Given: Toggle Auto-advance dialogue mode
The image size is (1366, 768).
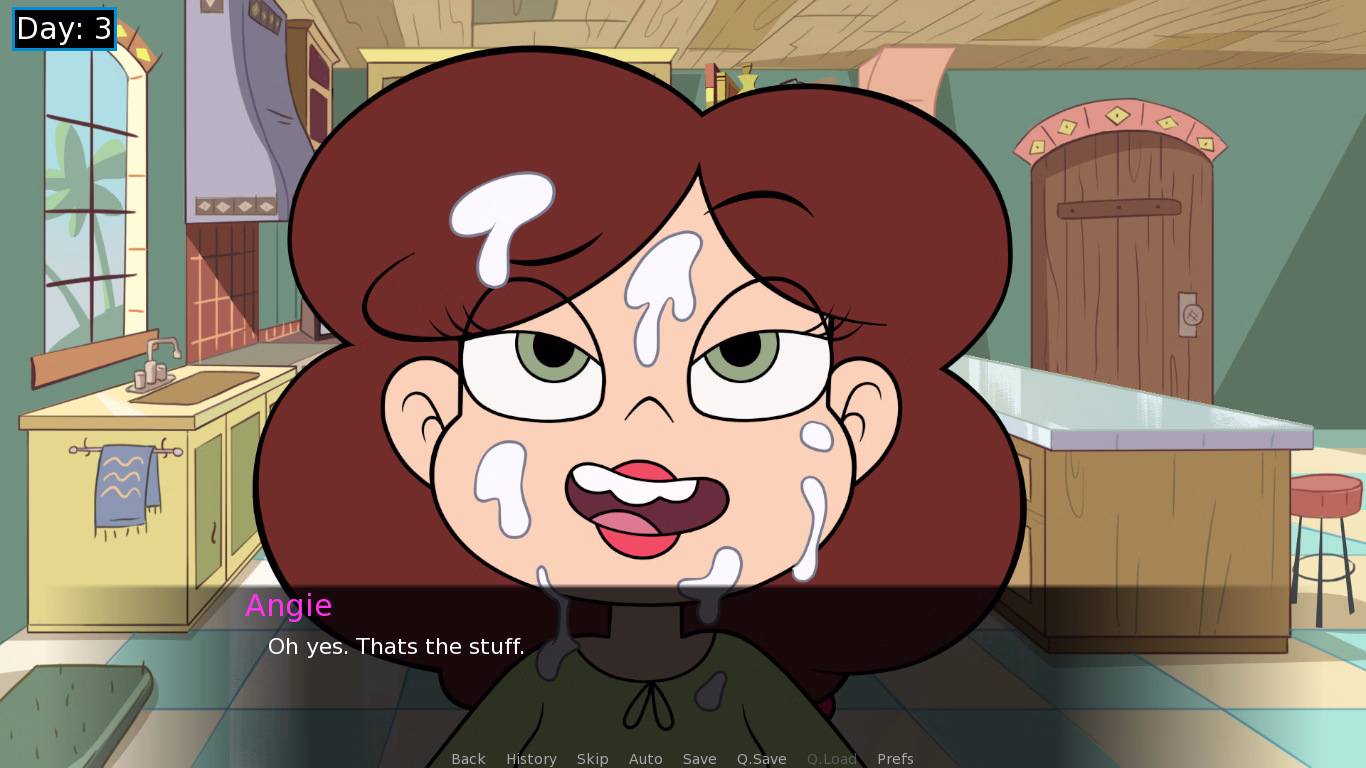Looking at the screenshot, I should tap(645, 758).
